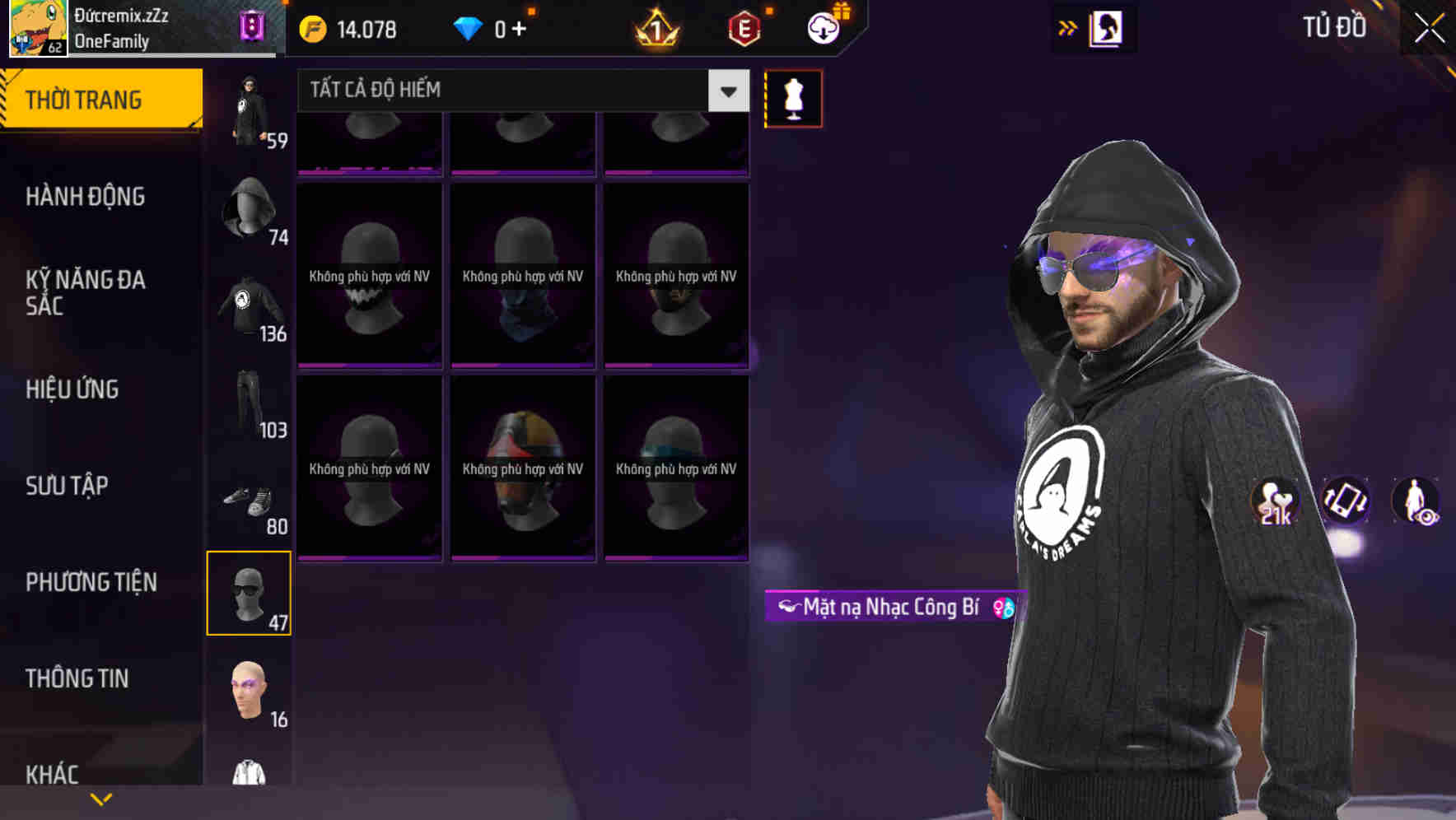
Task: Click the mannequin preview icon beside rarity filter
Action: coord(792,98)
